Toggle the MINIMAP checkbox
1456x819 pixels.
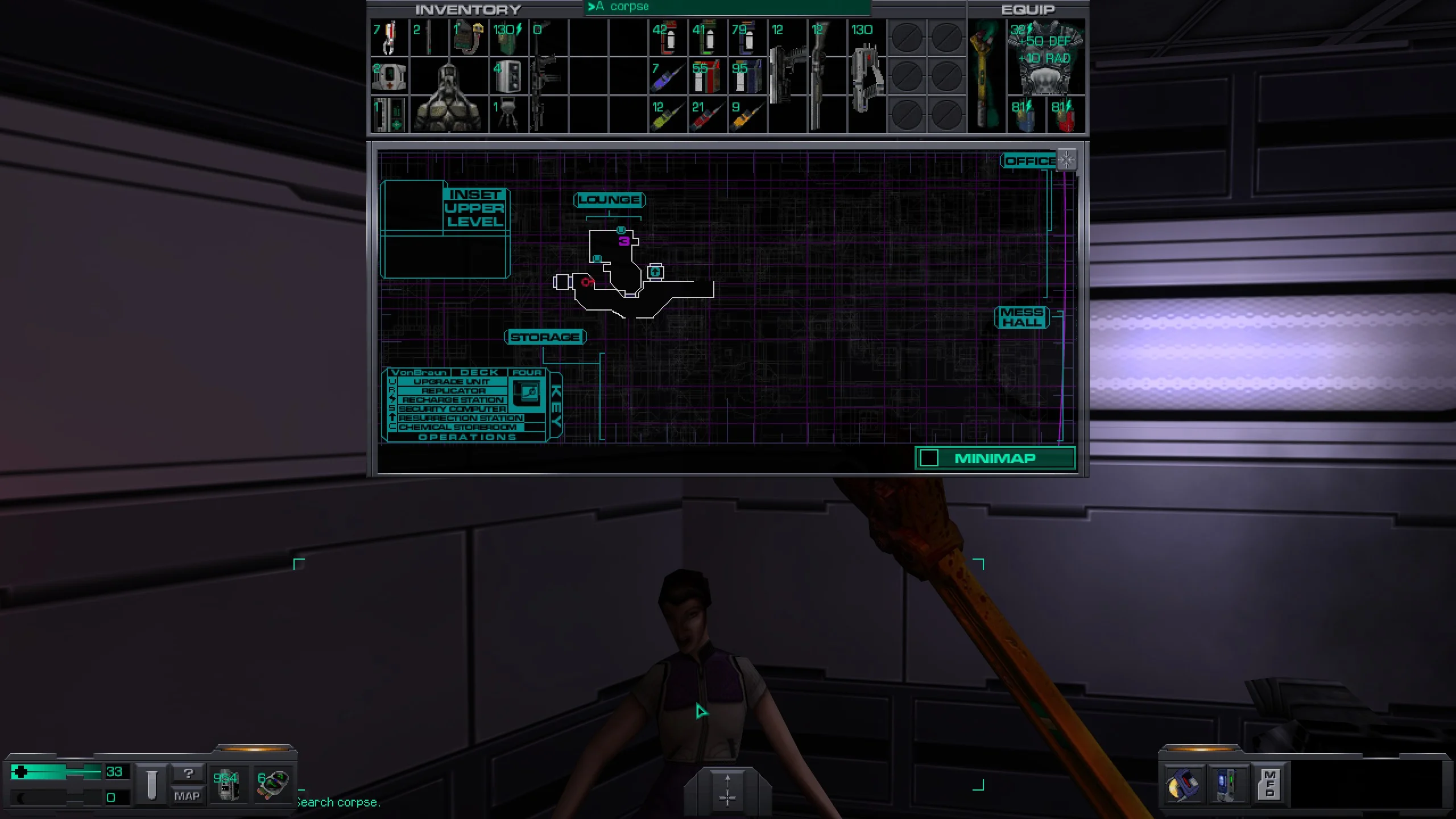pyautogui.click(x=929, y=458)
